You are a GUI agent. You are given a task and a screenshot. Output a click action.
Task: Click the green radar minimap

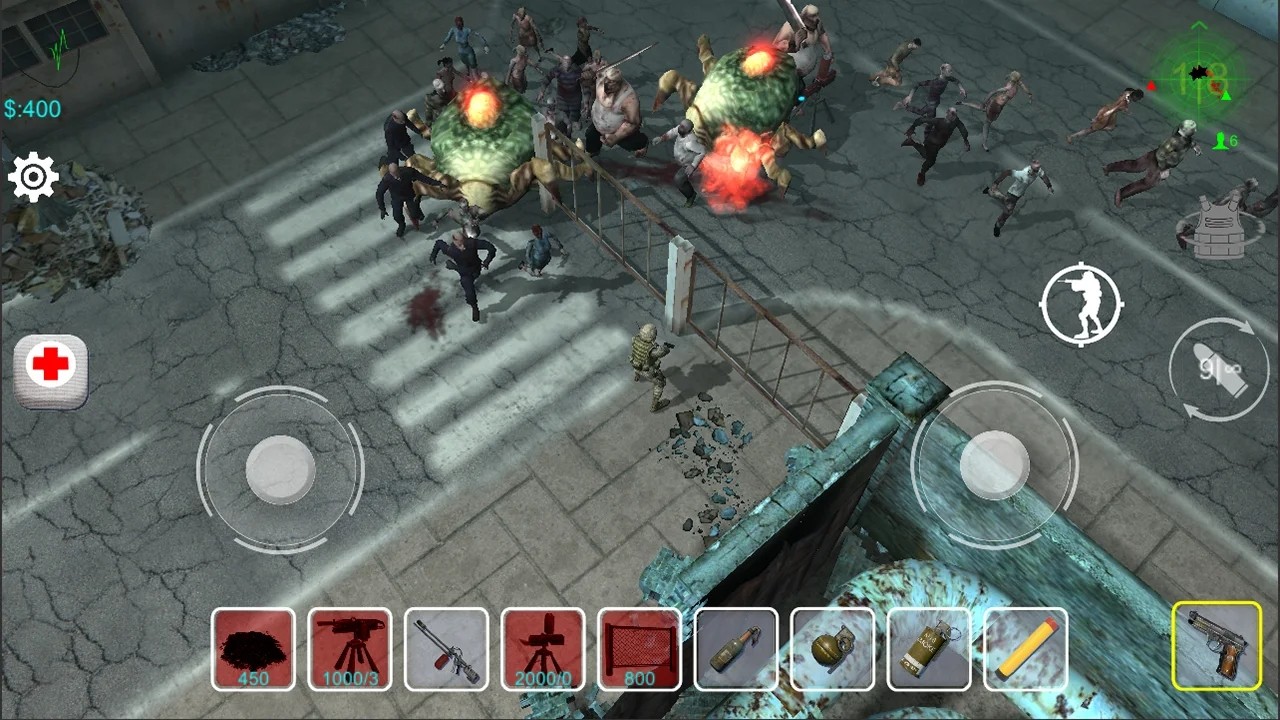coord(1198,75)
